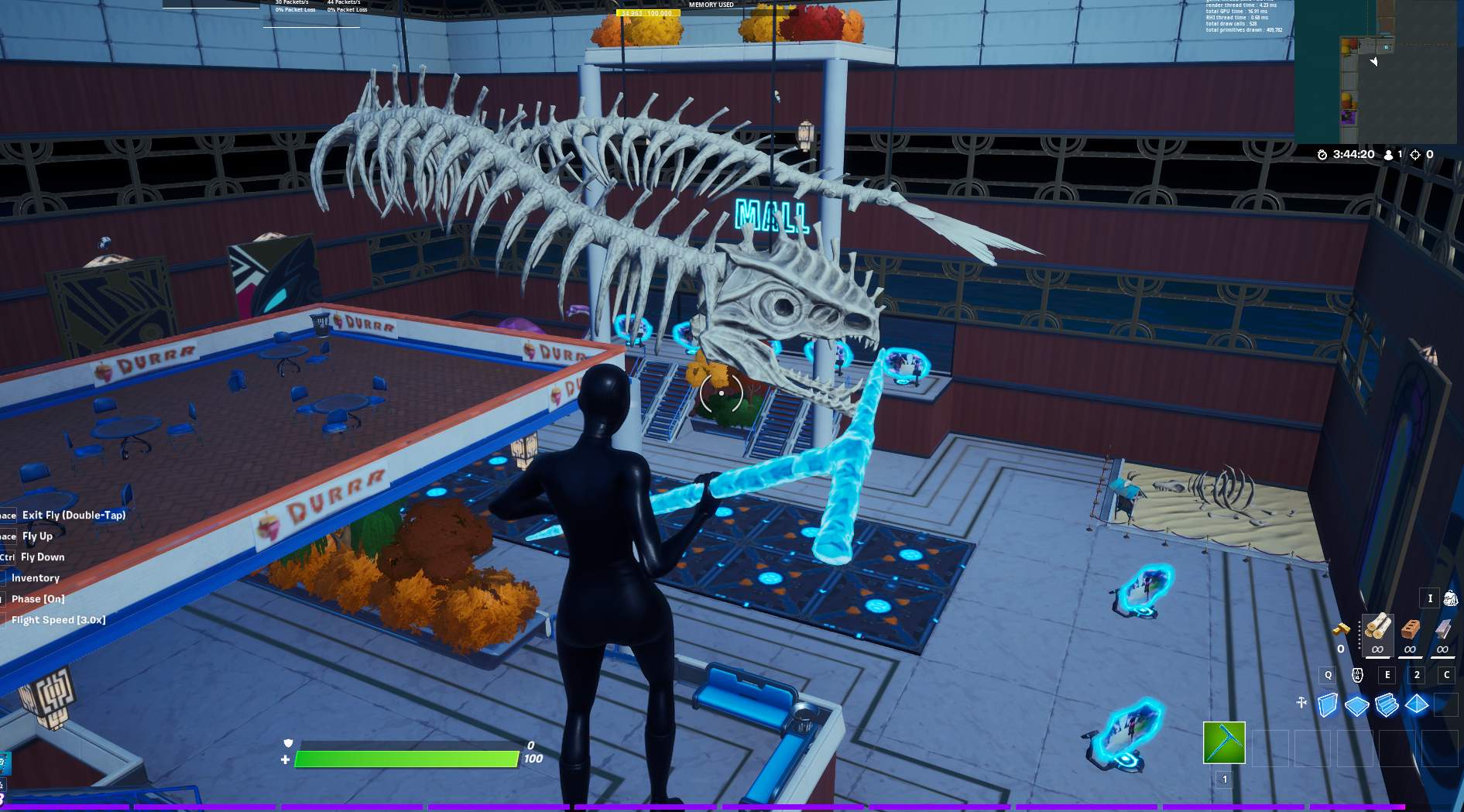Choose the wood building material
The width and height of the screenshot is (1464, 812).
pos(1377,629)
